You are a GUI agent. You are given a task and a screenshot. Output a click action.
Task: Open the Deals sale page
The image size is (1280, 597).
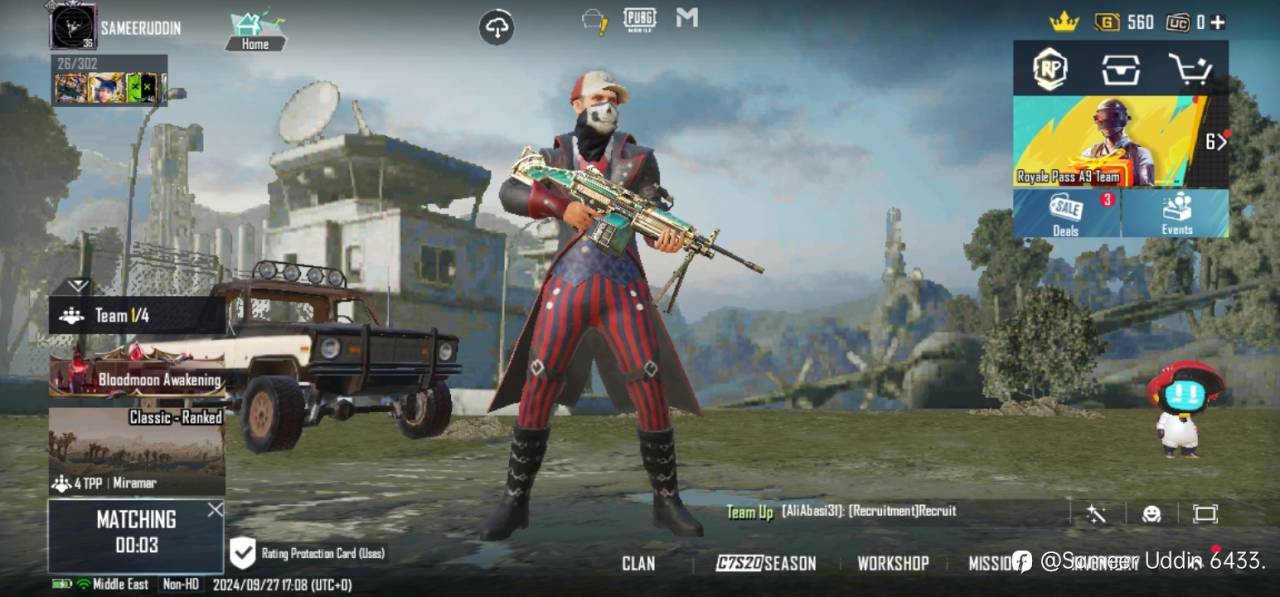coord(1066,213)
